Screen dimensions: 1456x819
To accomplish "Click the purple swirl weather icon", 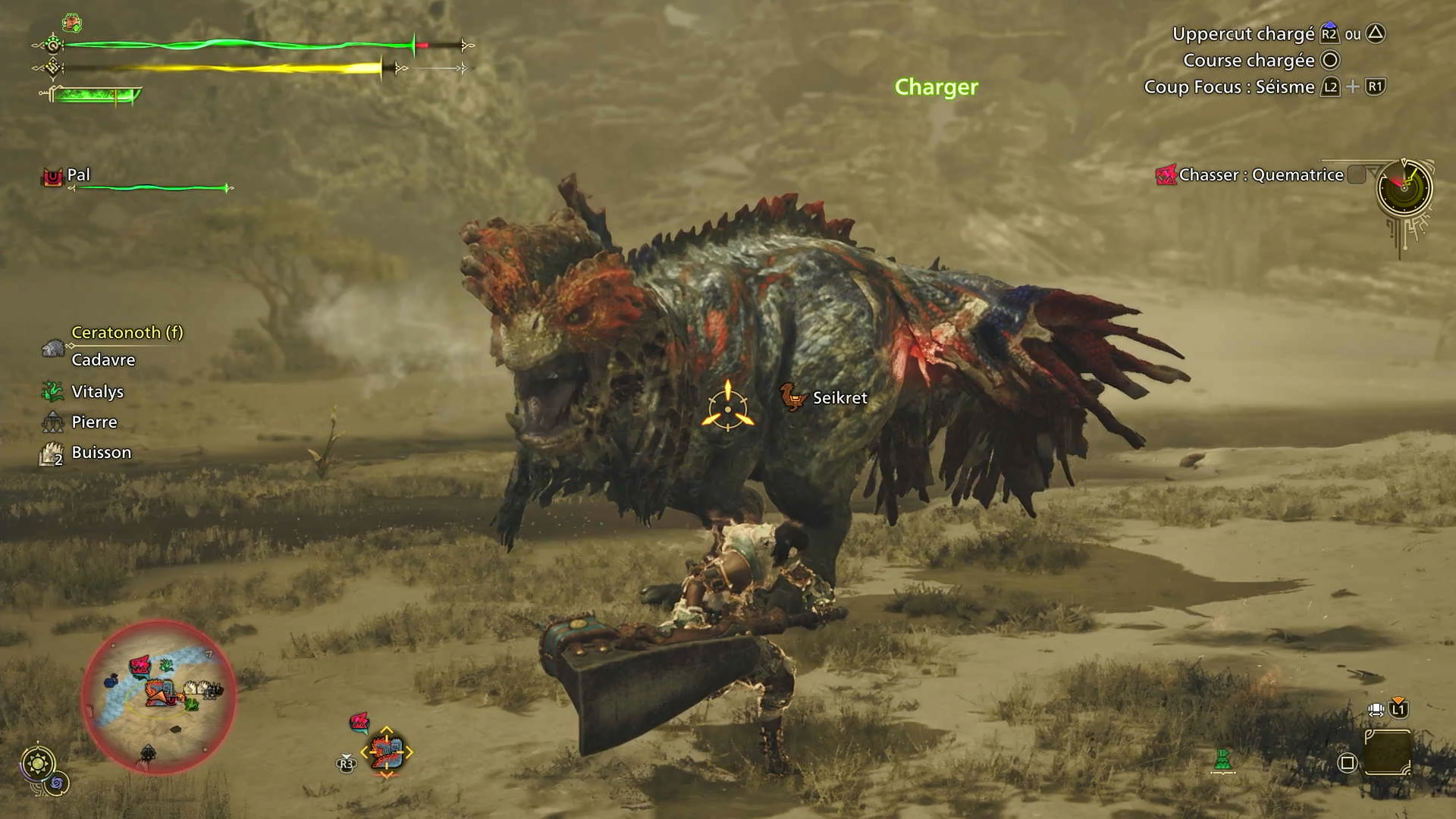I will tap(58, 783).
